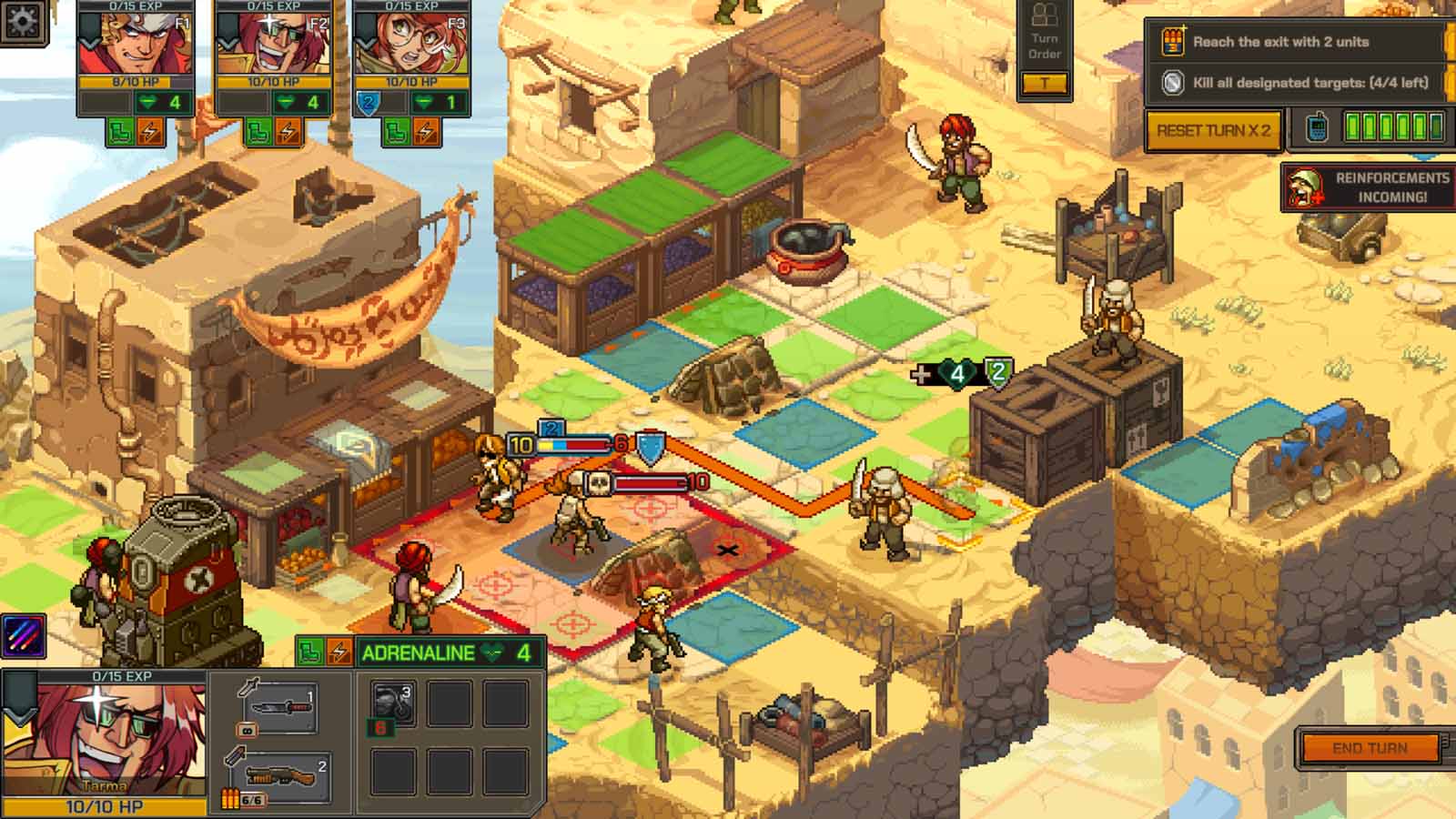Select the F1 character portrait
The height and width of the screenshot is (819, 1456).
136,44
